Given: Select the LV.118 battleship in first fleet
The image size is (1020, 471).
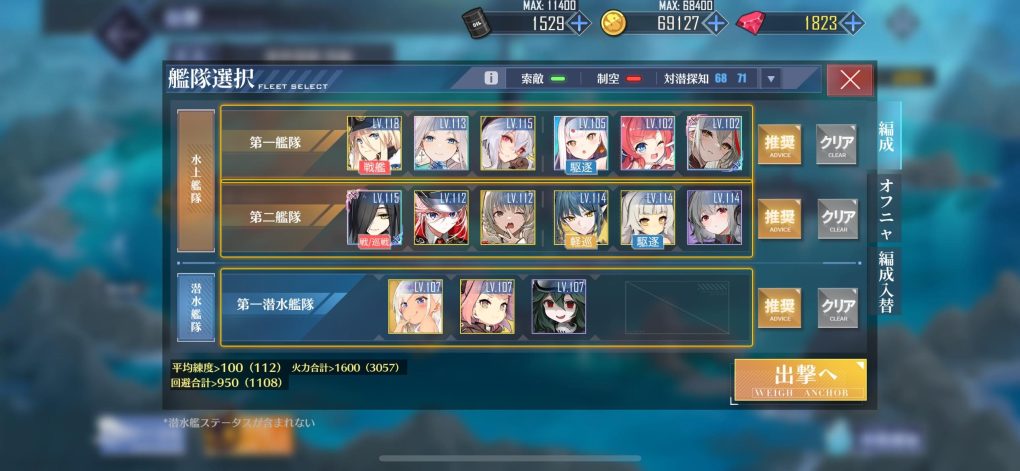Looking at the screenshot, I should 374,143.
